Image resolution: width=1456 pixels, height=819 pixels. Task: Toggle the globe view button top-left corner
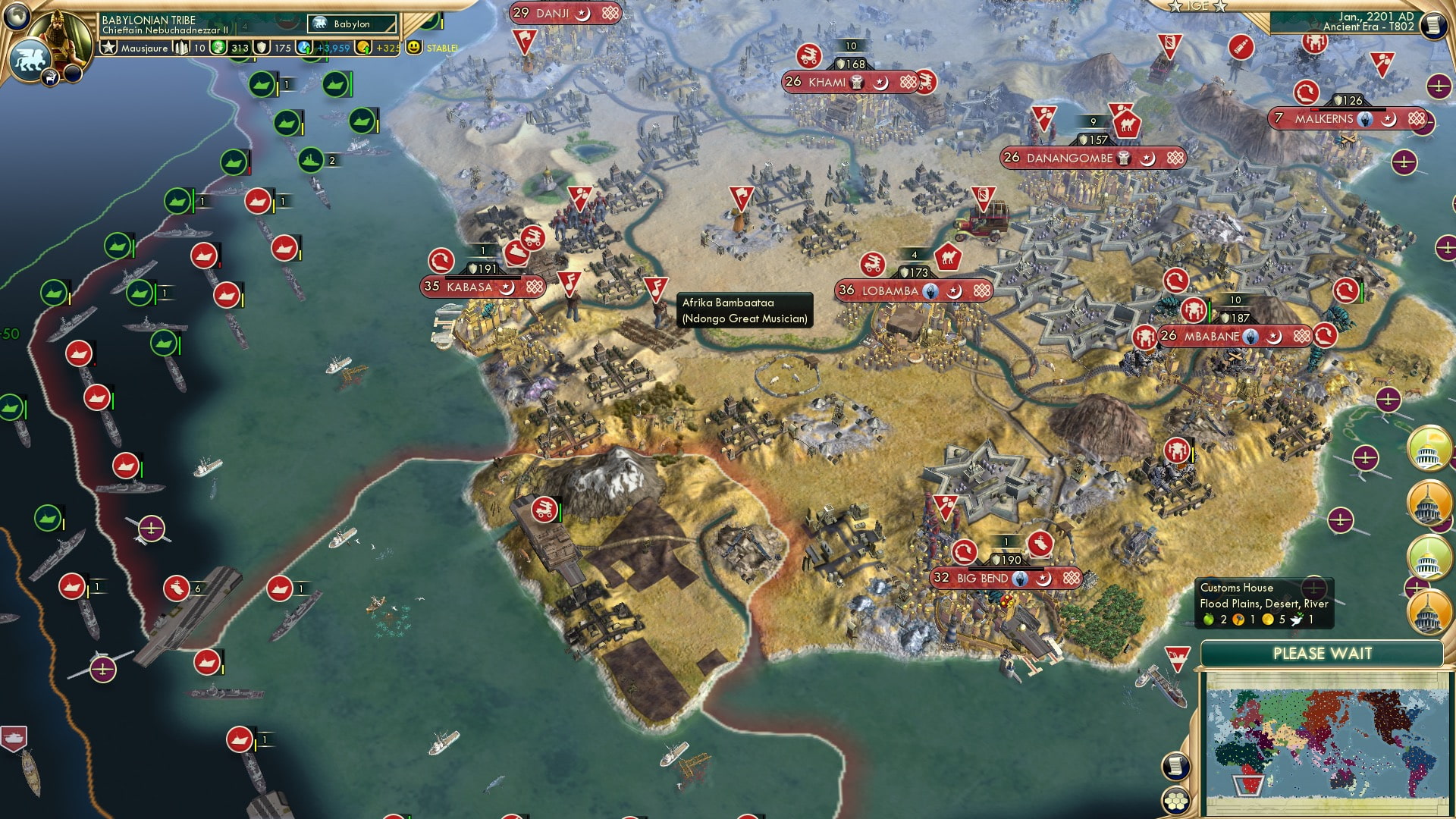tap(15, 15)
